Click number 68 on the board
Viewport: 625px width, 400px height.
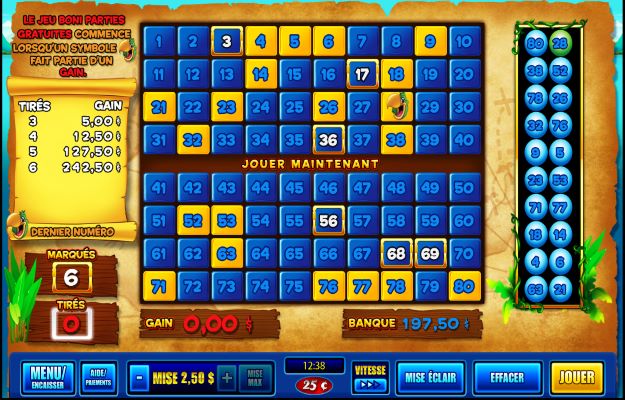397,253
